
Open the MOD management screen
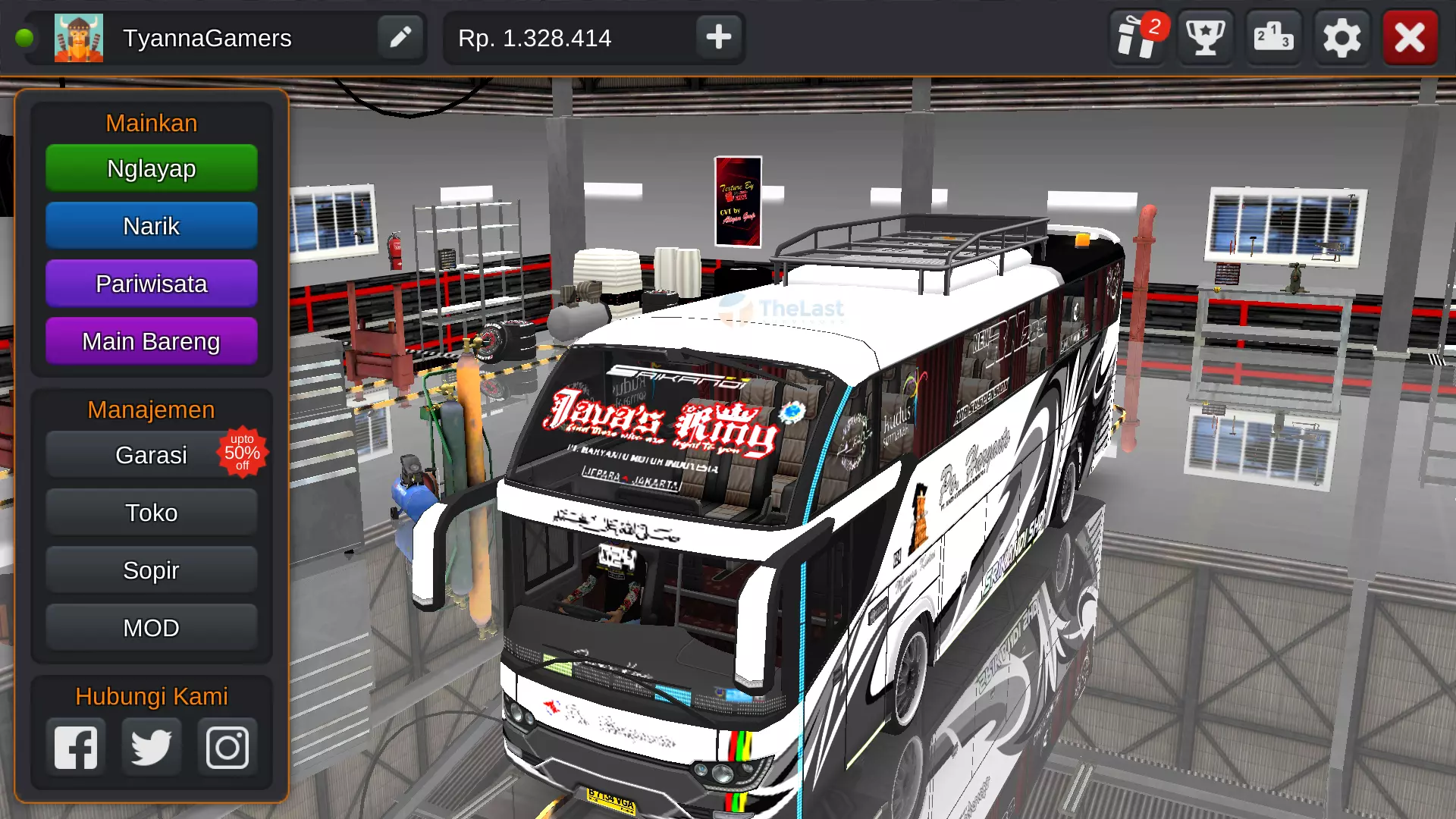(x=151, y=627)
